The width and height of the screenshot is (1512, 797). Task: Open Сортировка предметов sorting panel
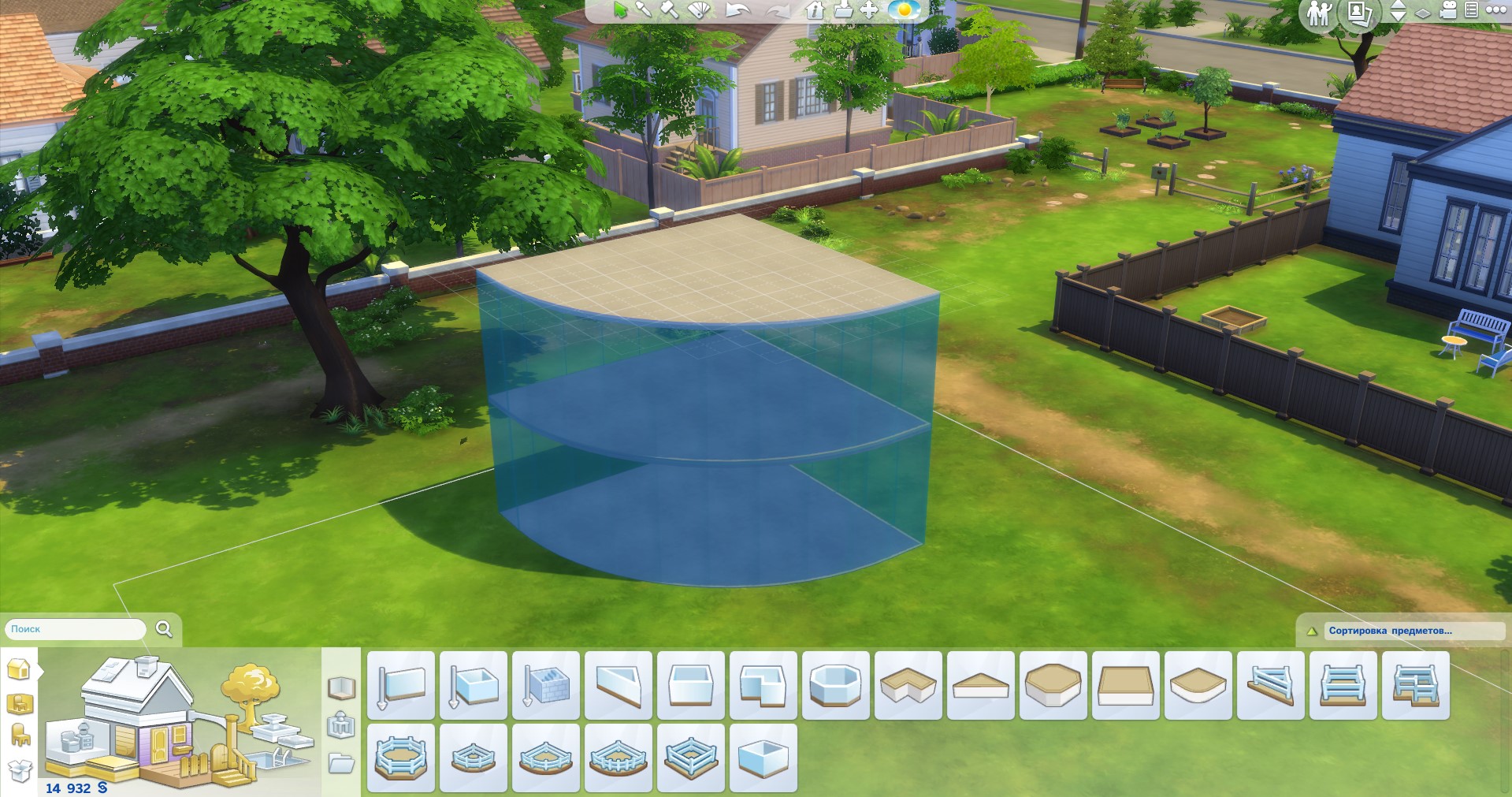tap(1400, 631)
